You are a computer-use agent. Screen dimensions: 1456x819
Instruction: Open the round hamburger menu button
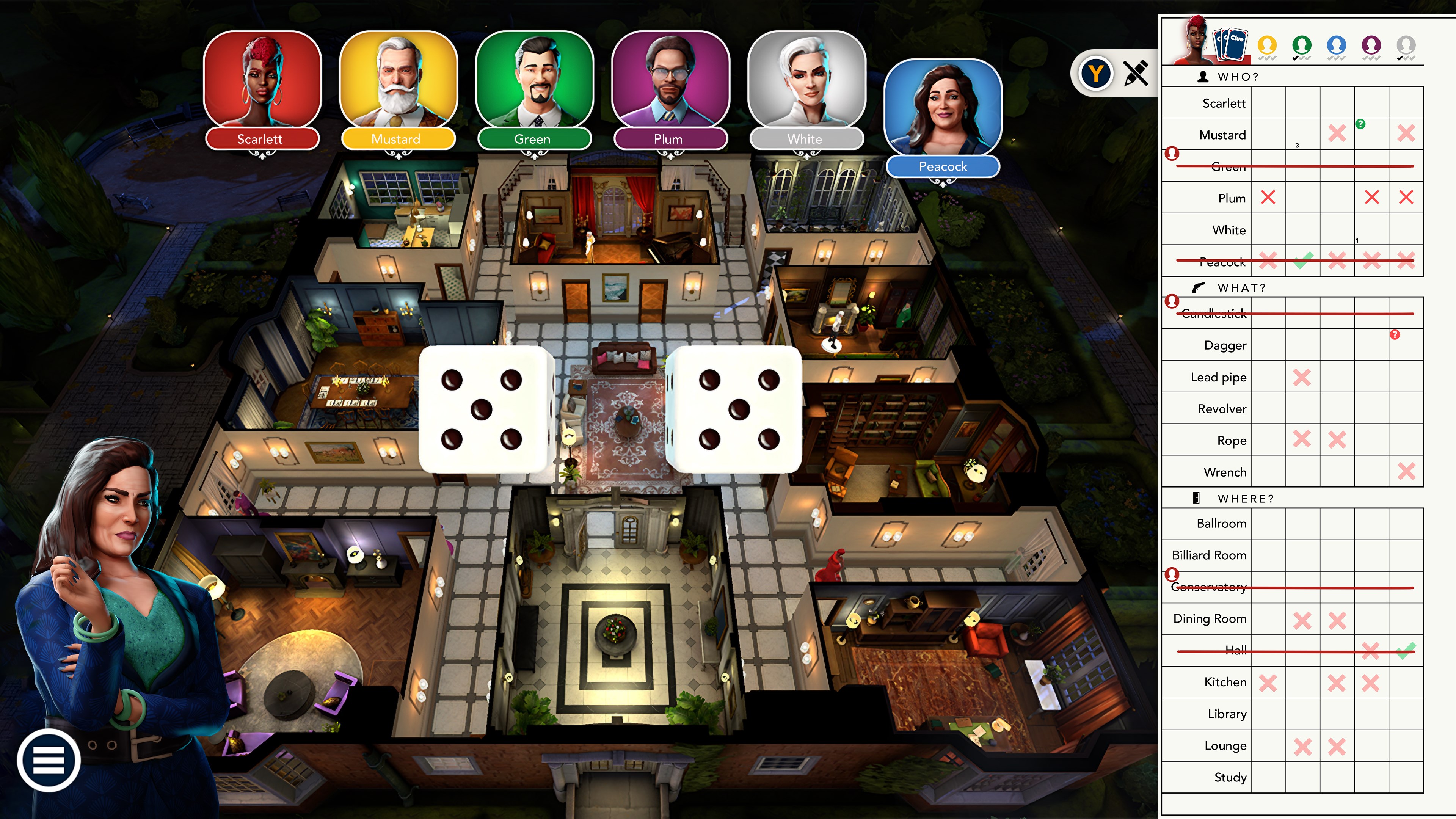49,759
